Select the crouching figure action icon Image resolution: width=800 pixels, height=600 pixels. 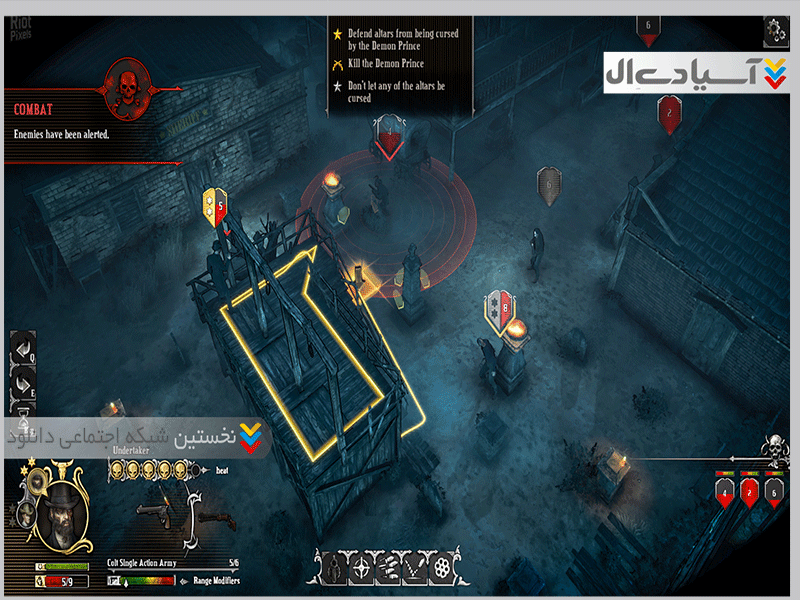332,569
